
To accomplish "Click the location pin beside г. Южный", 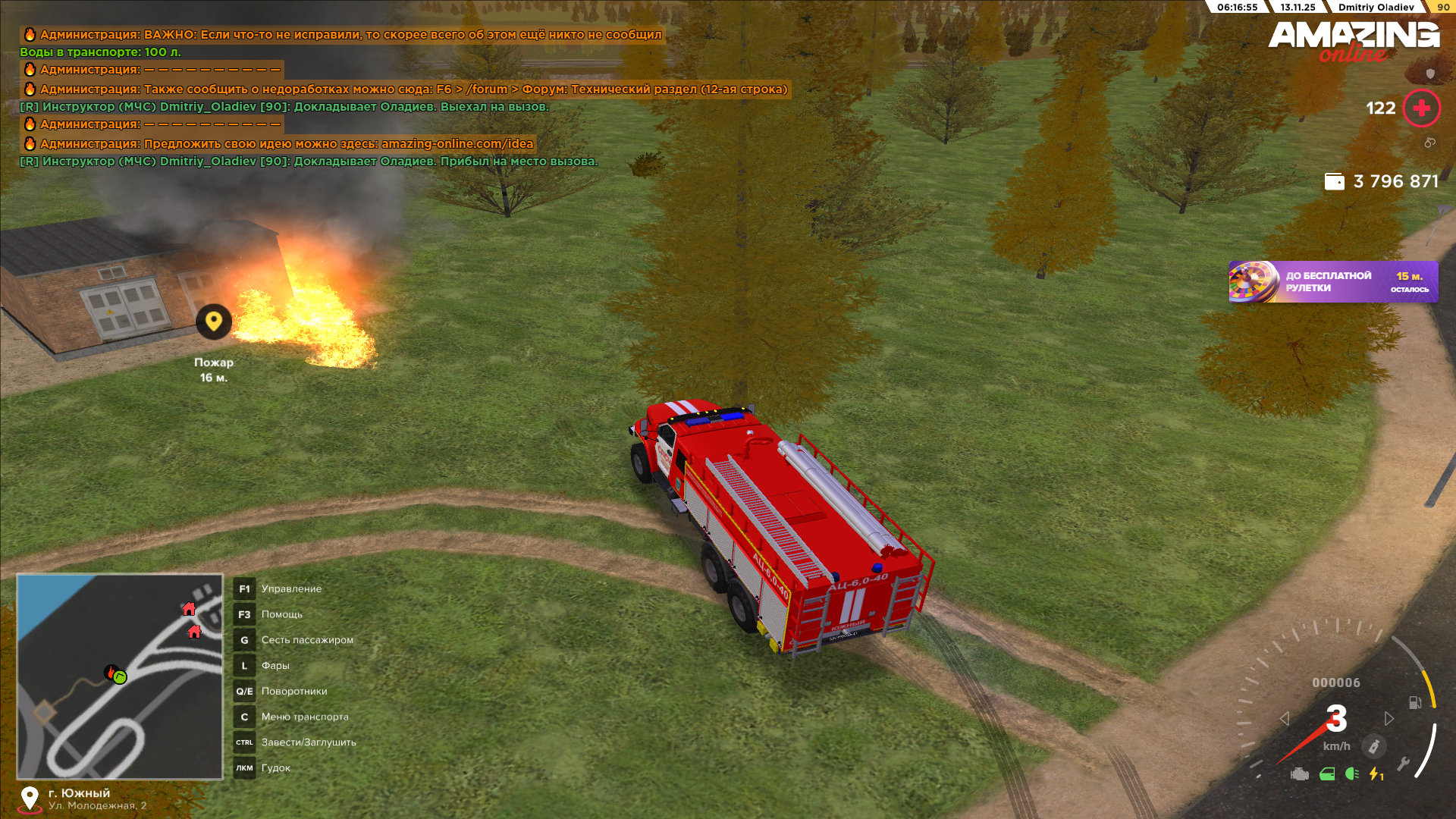I will tap(30, 799).
